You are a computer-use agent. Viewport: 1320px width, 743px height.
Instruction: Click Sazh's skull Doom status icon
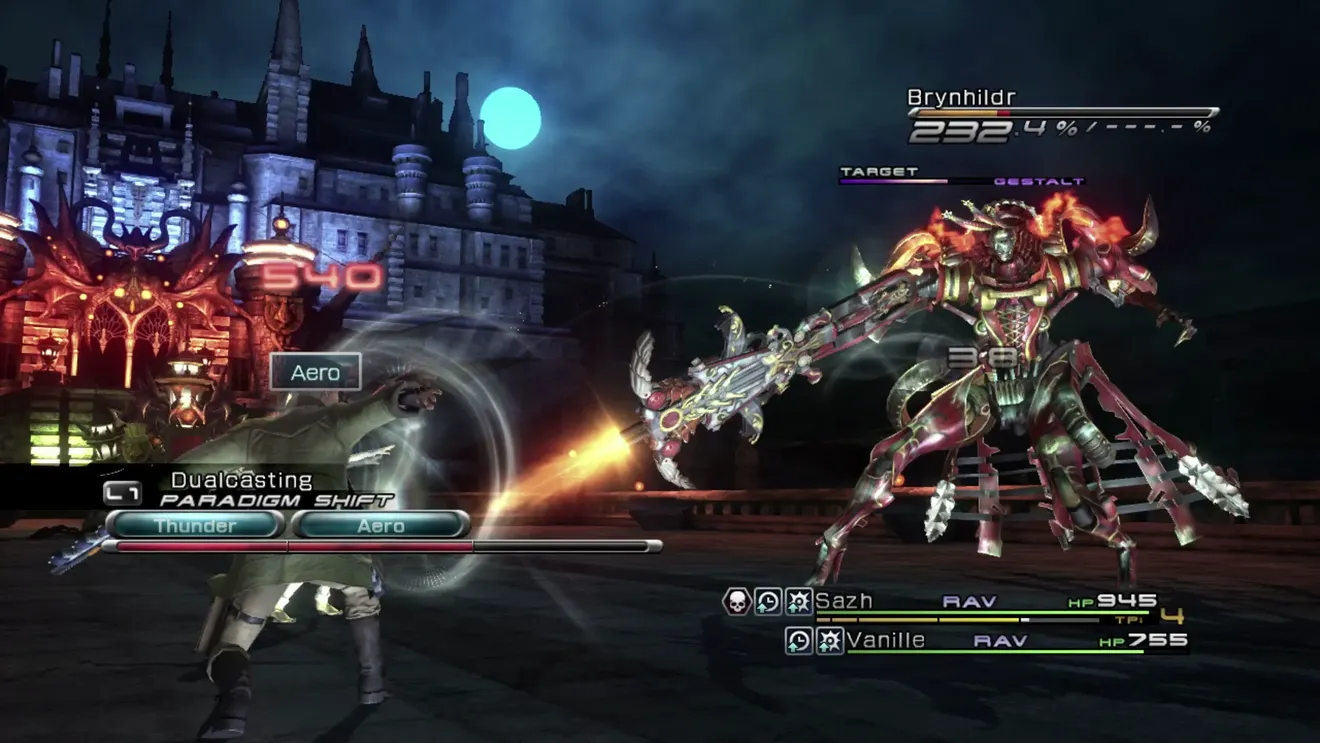point(737,601)
